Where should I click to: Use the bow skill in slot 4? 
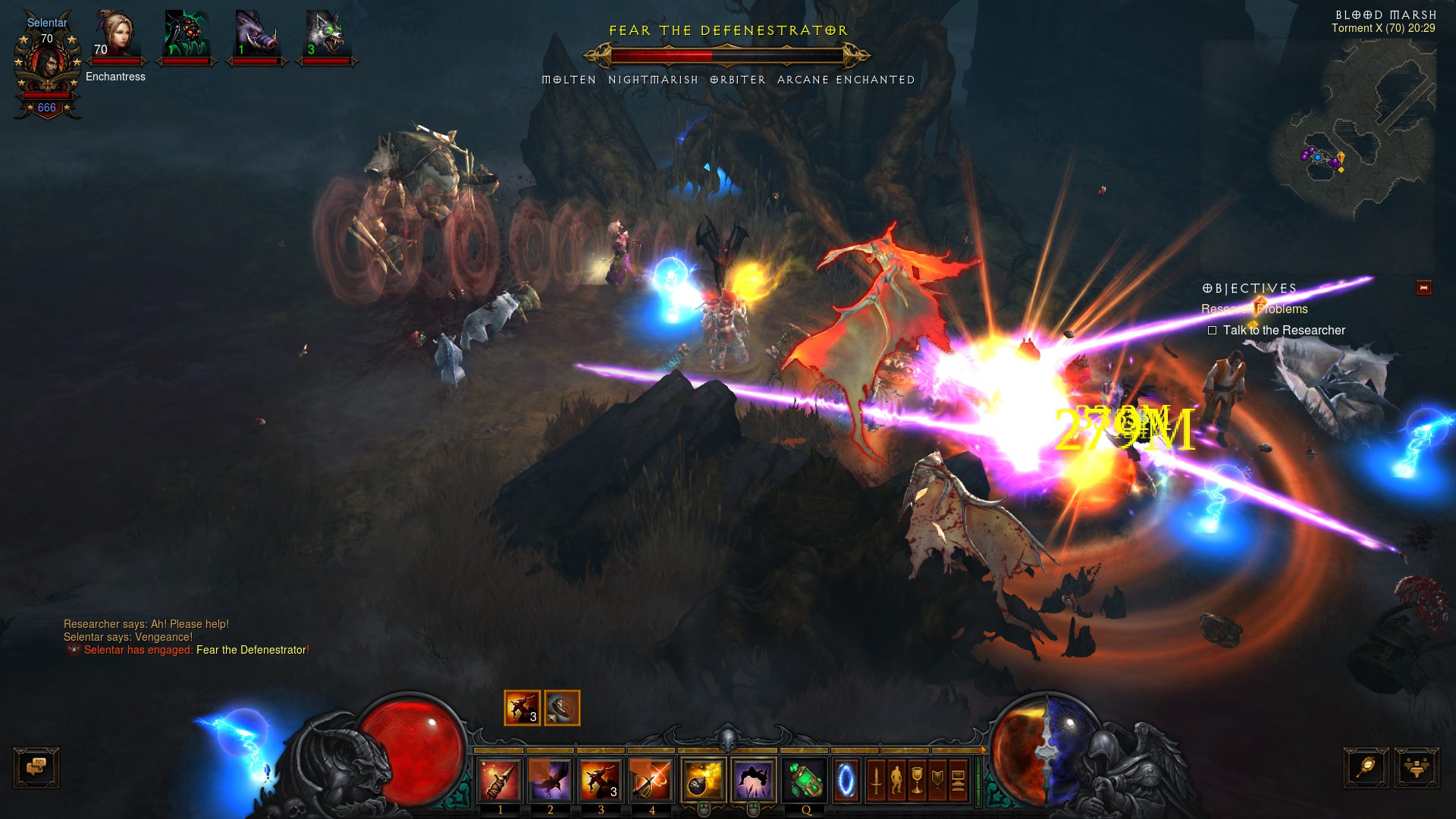click(651, 780)
